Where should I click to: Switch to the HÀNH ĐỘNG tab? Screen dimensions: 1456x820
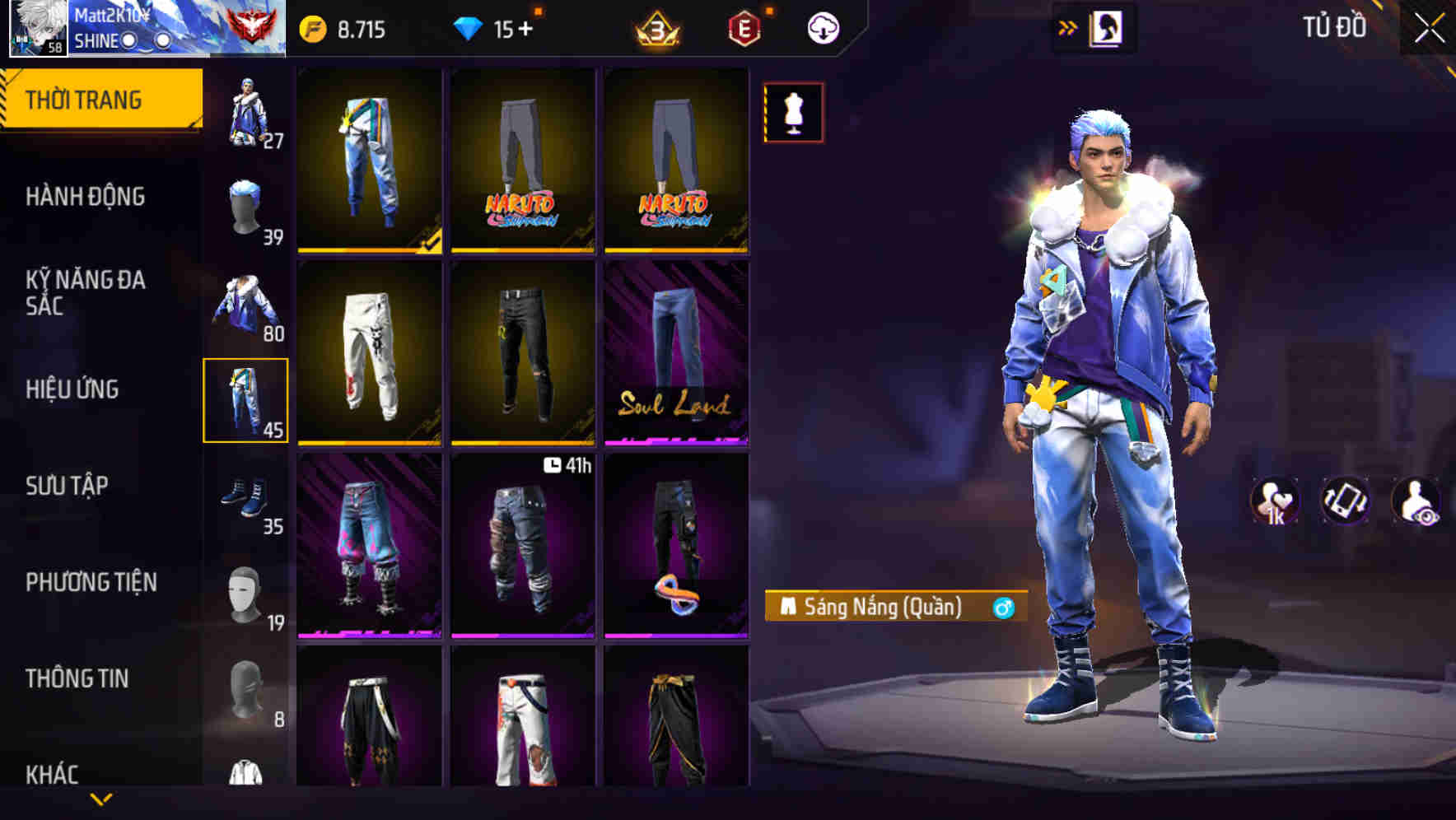coord(86,197)
